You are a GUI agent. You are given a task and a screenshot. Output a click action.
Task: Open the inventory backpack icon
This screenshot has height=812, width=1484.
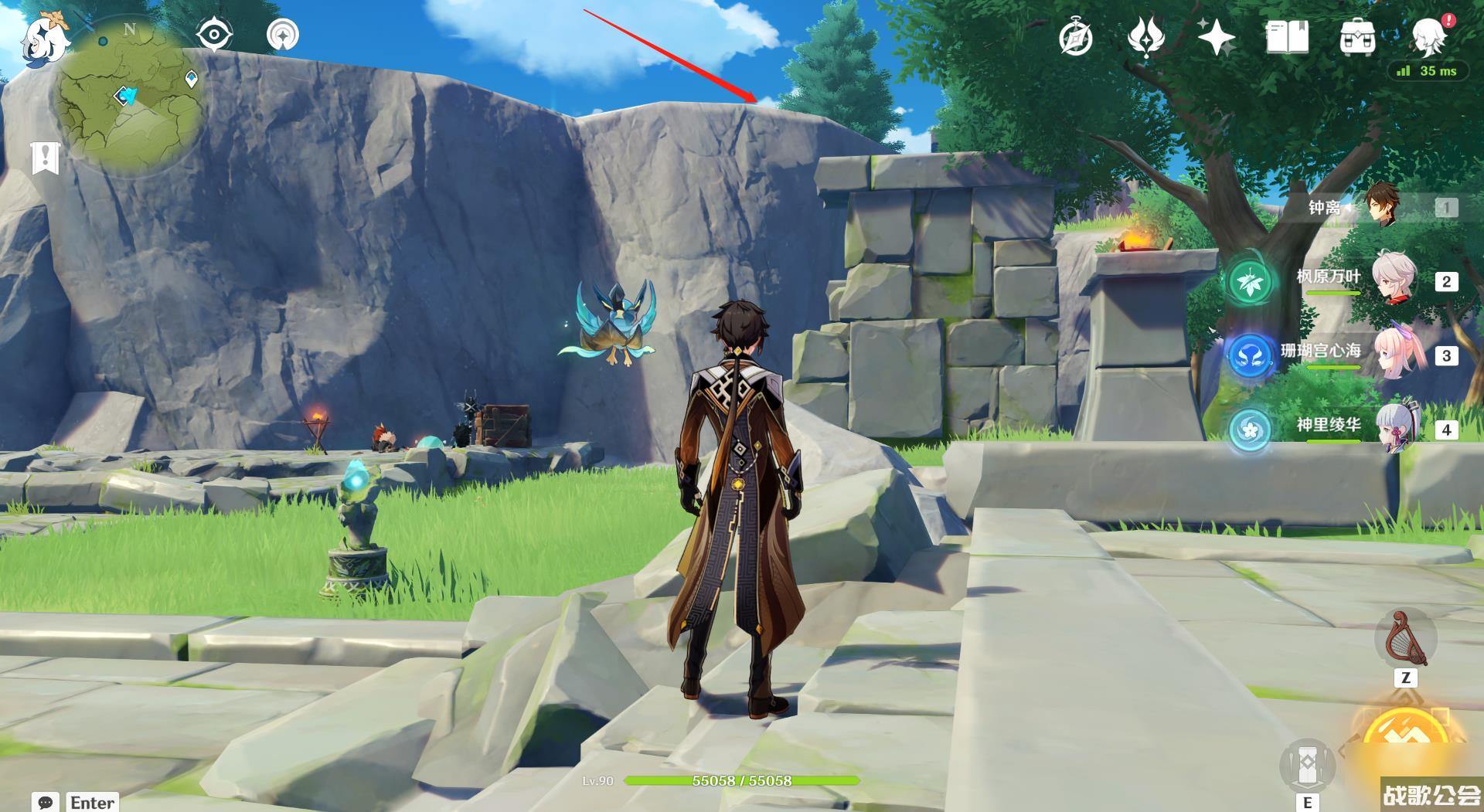pos(1357,37)
